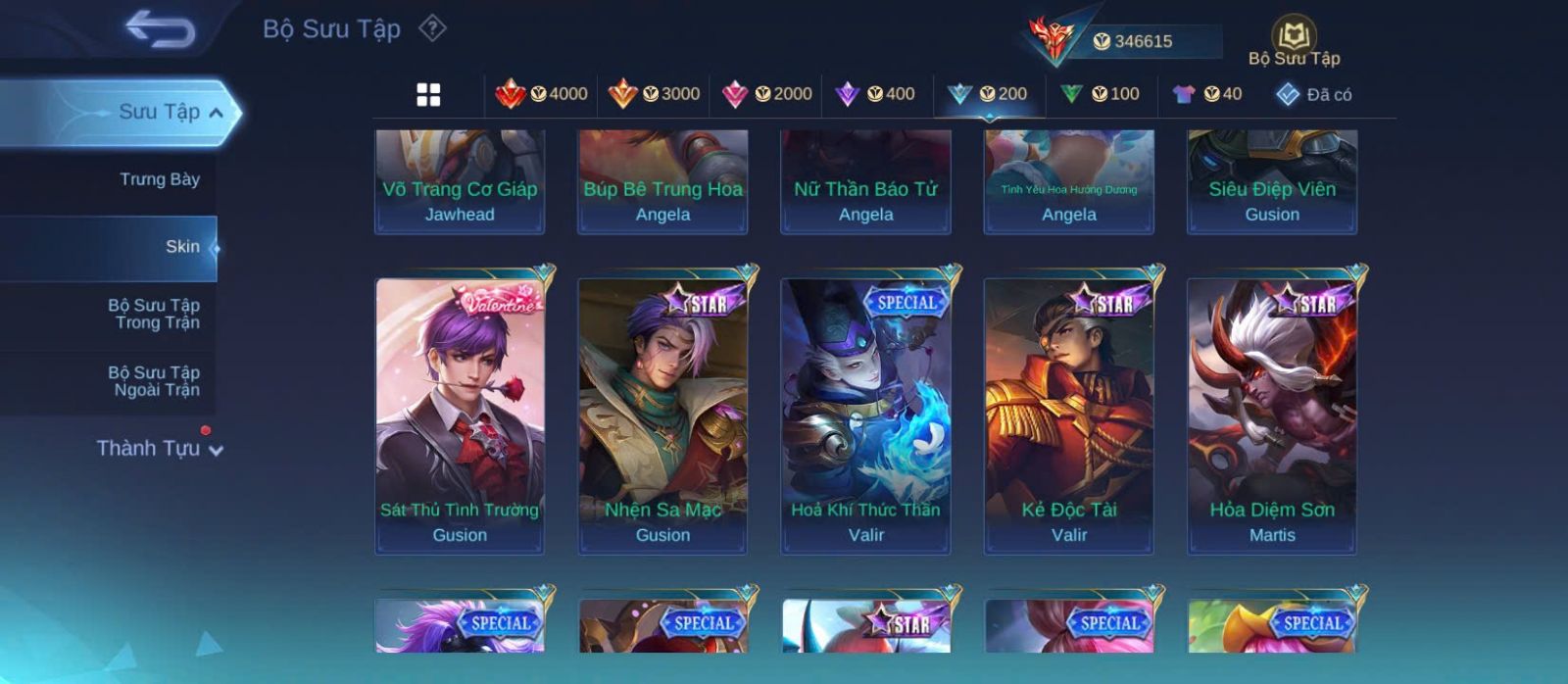Choose the 400 points tier tab
The height and width of the screenshot is (684, 1568).
(x=875, y=94)
